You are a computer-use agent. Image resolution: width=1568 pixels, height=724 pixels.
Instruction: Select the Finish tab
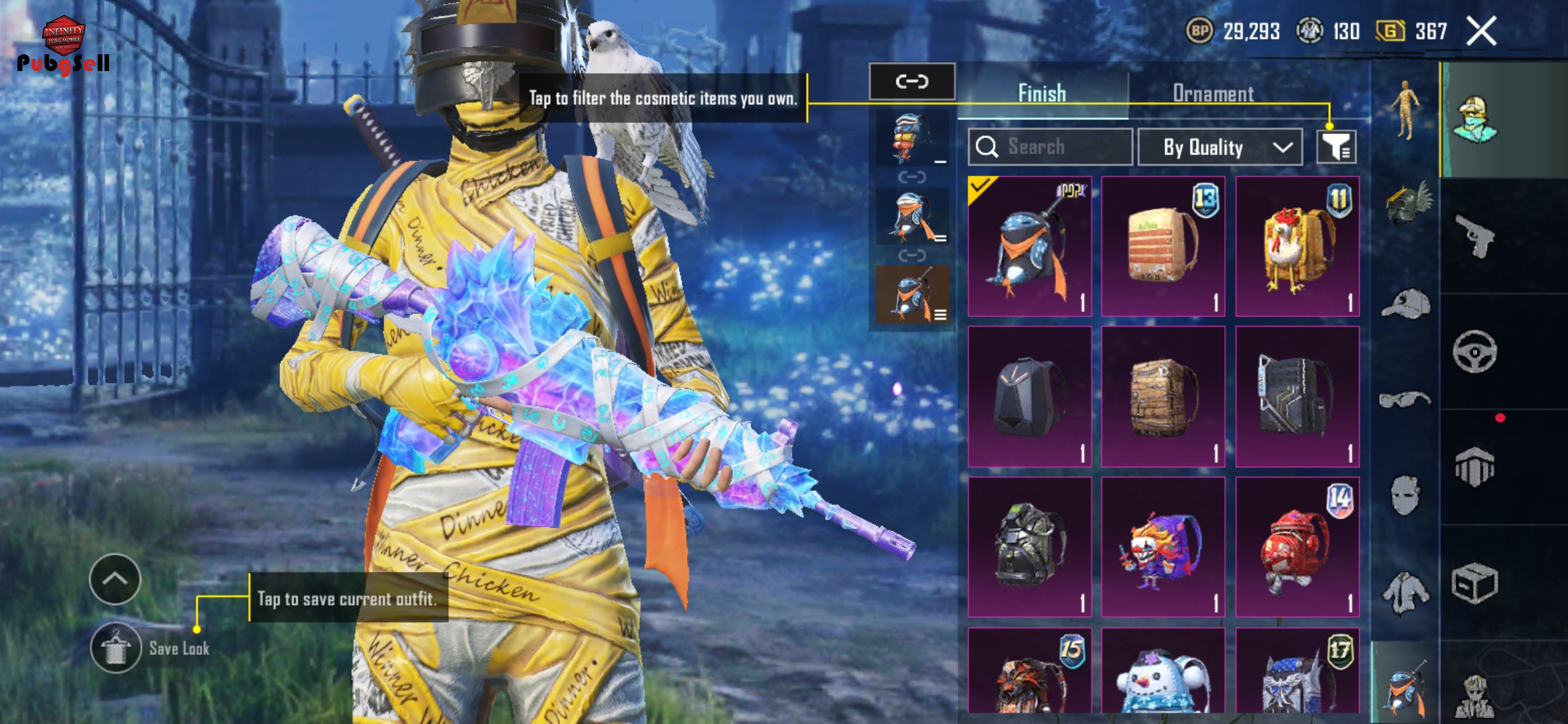click(x=1042, y=93)
